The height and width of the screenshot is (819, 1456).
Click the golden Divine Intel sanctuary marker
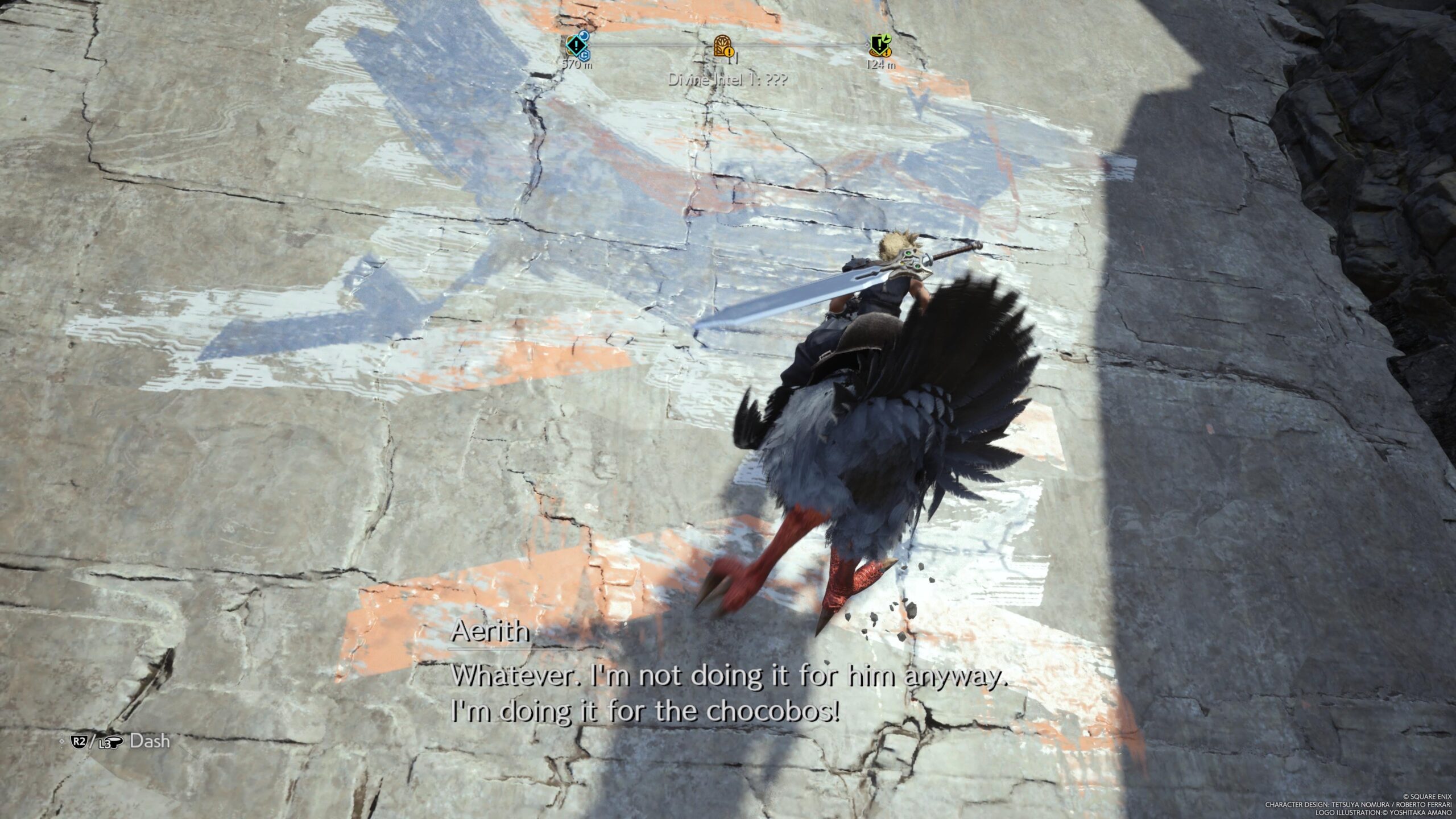pos(722,45)
